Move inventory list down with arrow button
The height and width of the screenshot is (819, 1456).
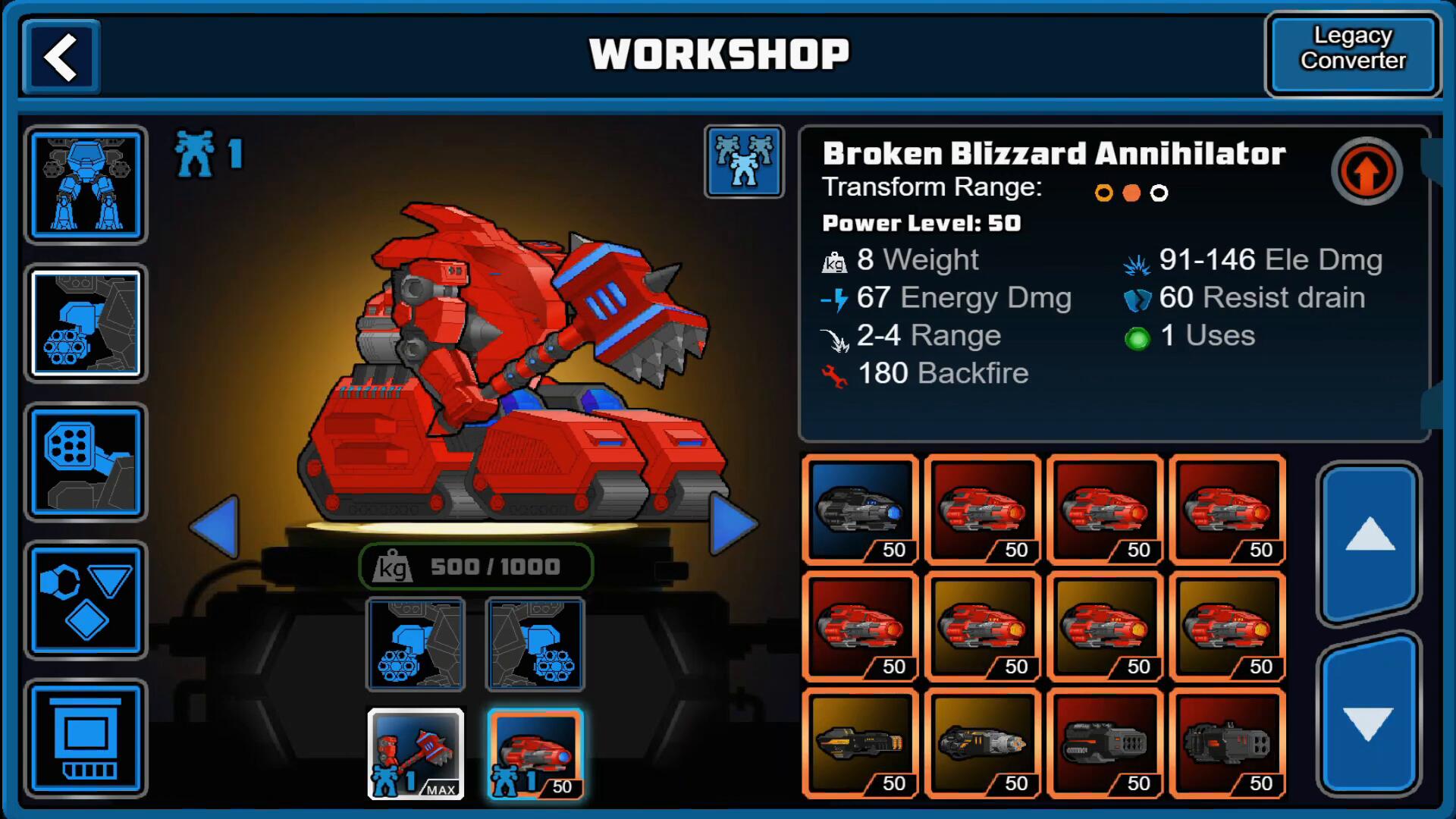pyautogui.click(x=1369, y=717)
